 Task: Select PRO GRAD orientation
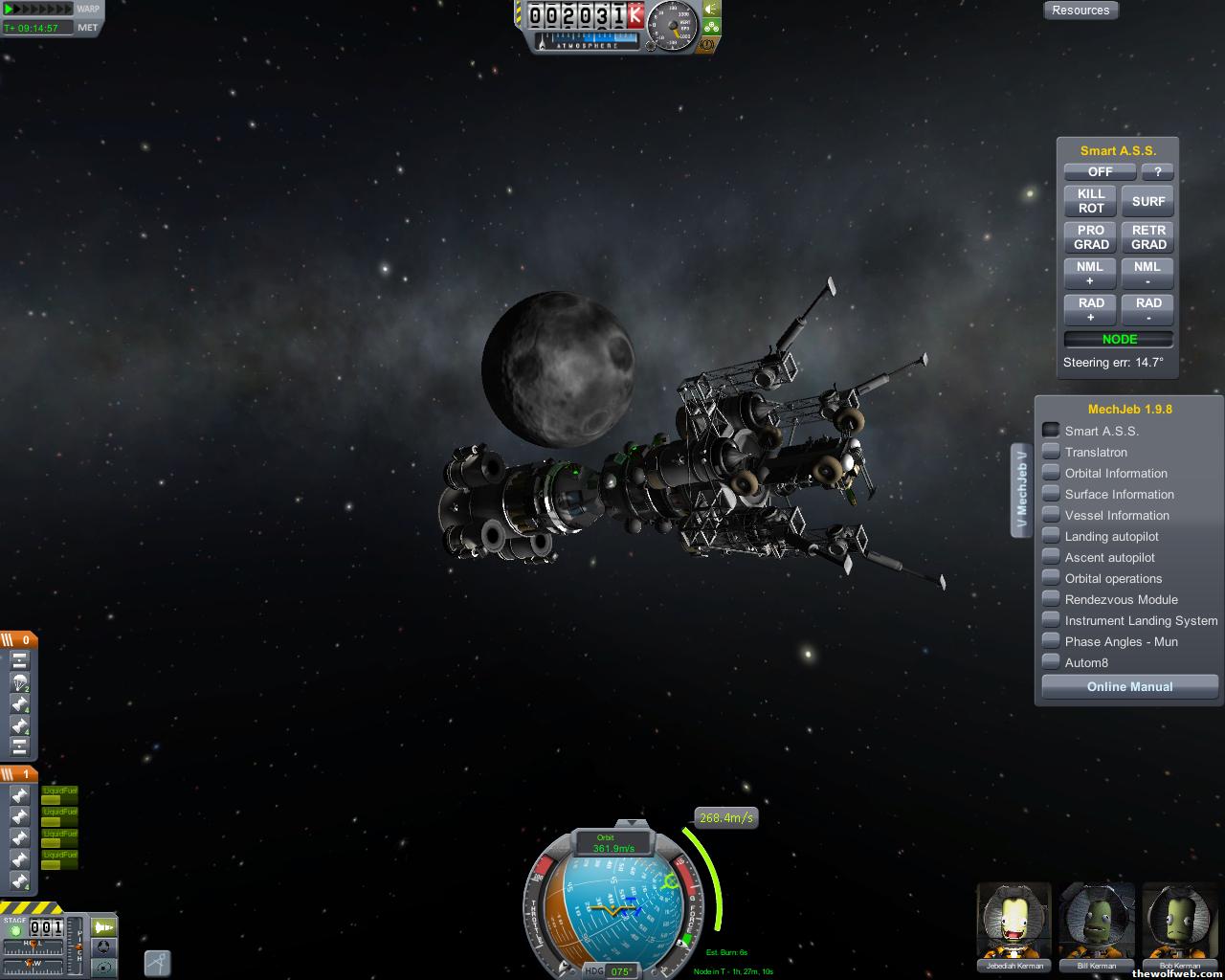pyautogui.click(x=1091, y=237)
